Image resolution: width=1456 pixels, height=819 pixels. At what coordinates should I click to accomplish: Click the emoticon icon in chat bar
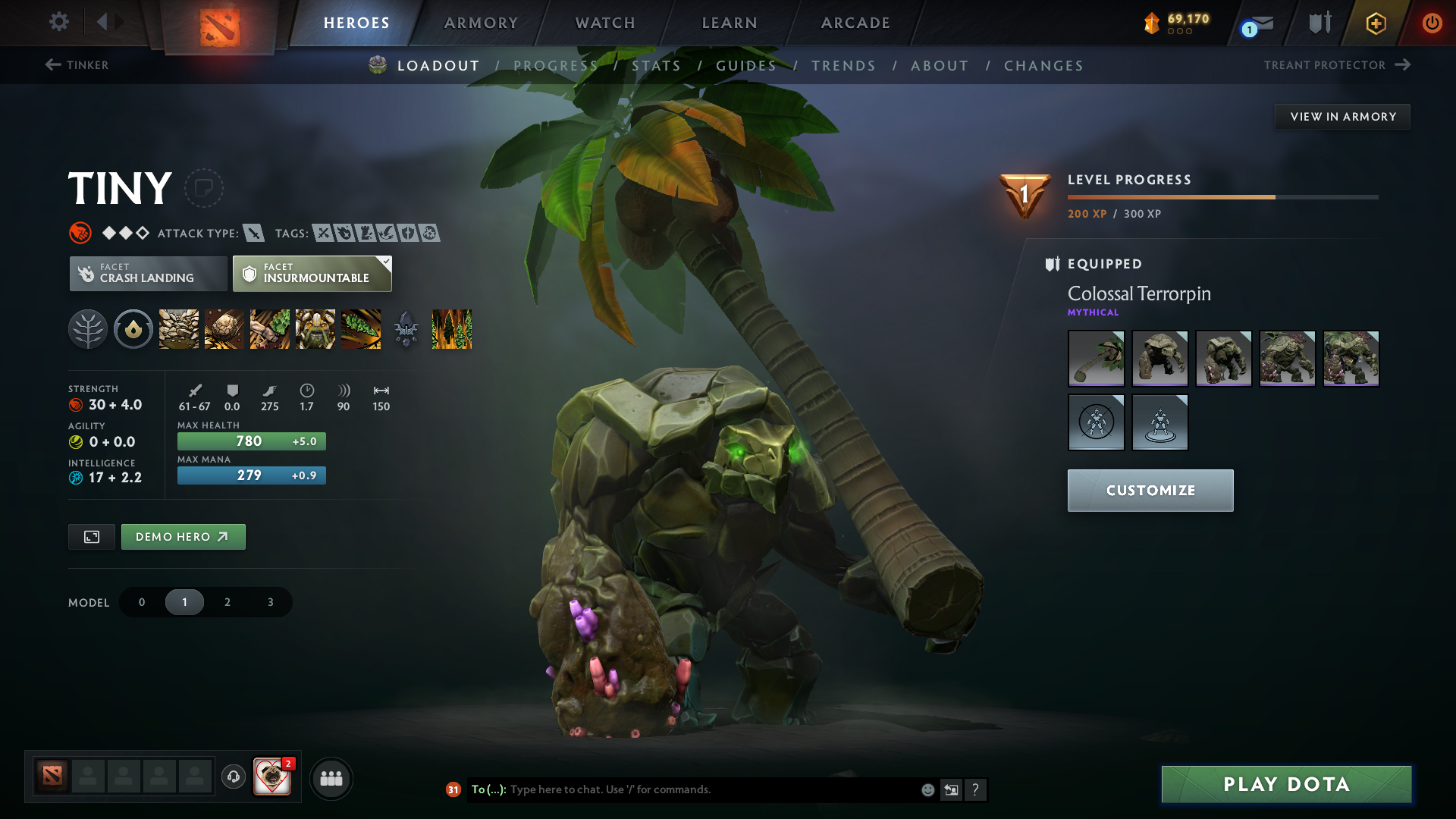[x=927, y=789]
